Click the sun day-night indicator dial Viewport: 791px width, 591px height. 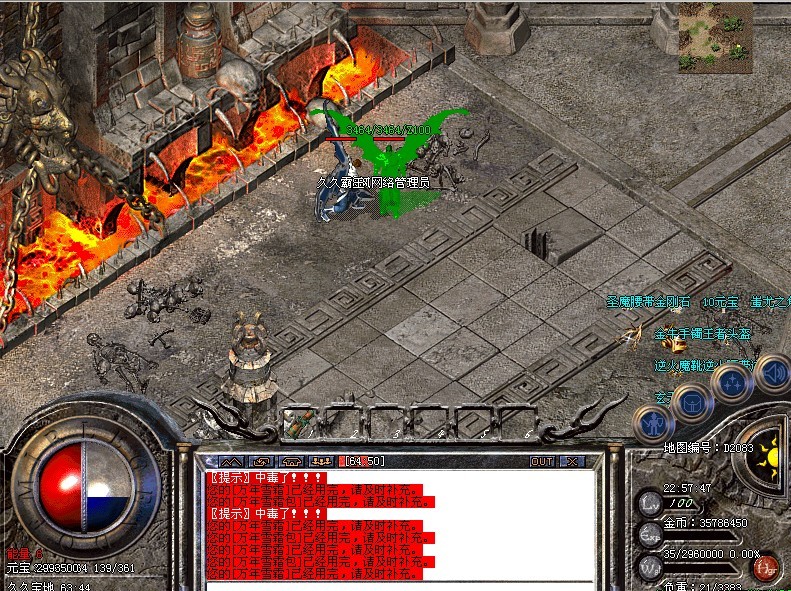(x=768, y=460)
